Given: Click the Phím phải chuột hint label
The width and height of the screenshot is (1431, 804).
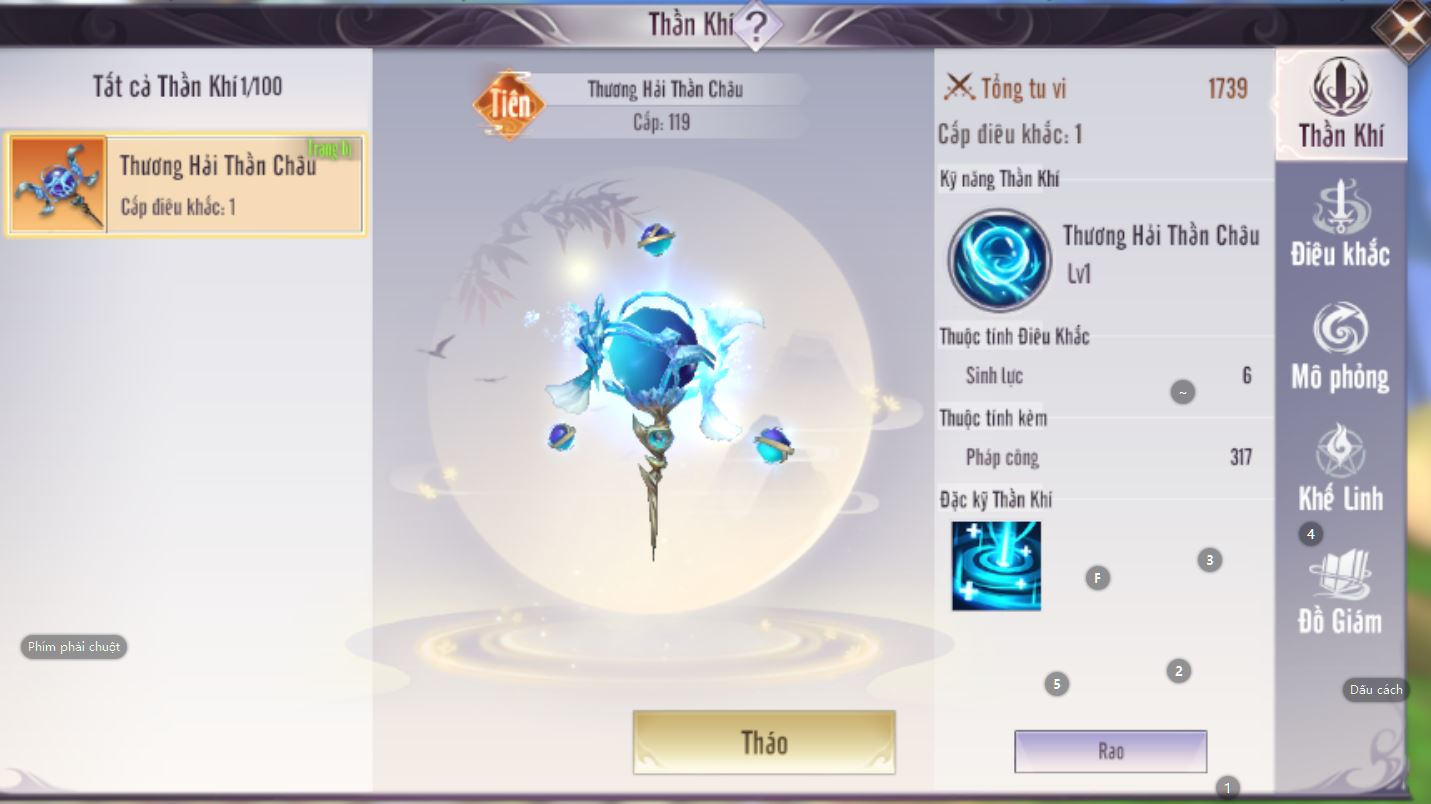Looking at the screenshot, I should pos(72,647).
